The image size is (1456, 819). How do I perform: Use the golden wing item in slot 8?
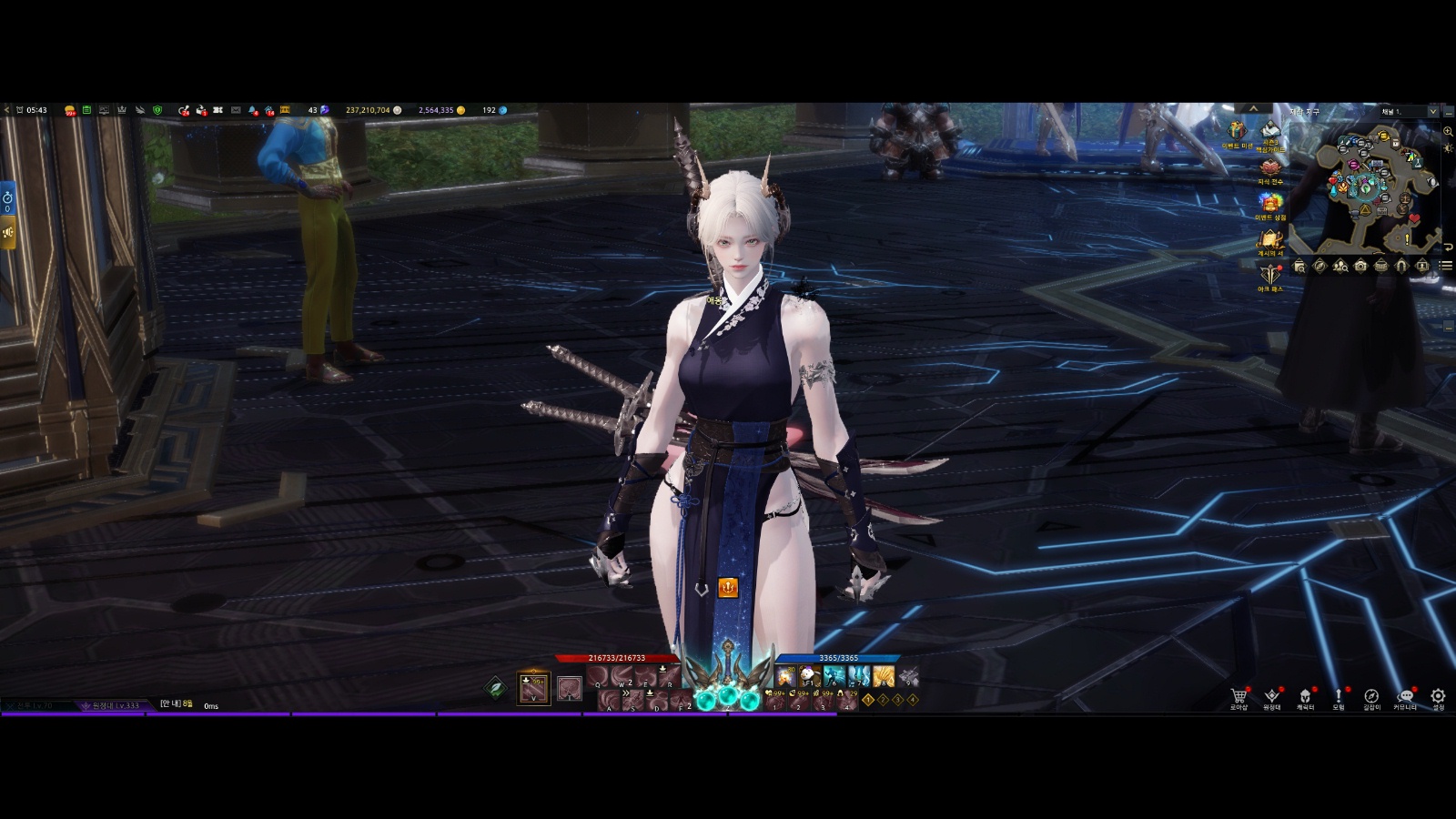[883, 676]
